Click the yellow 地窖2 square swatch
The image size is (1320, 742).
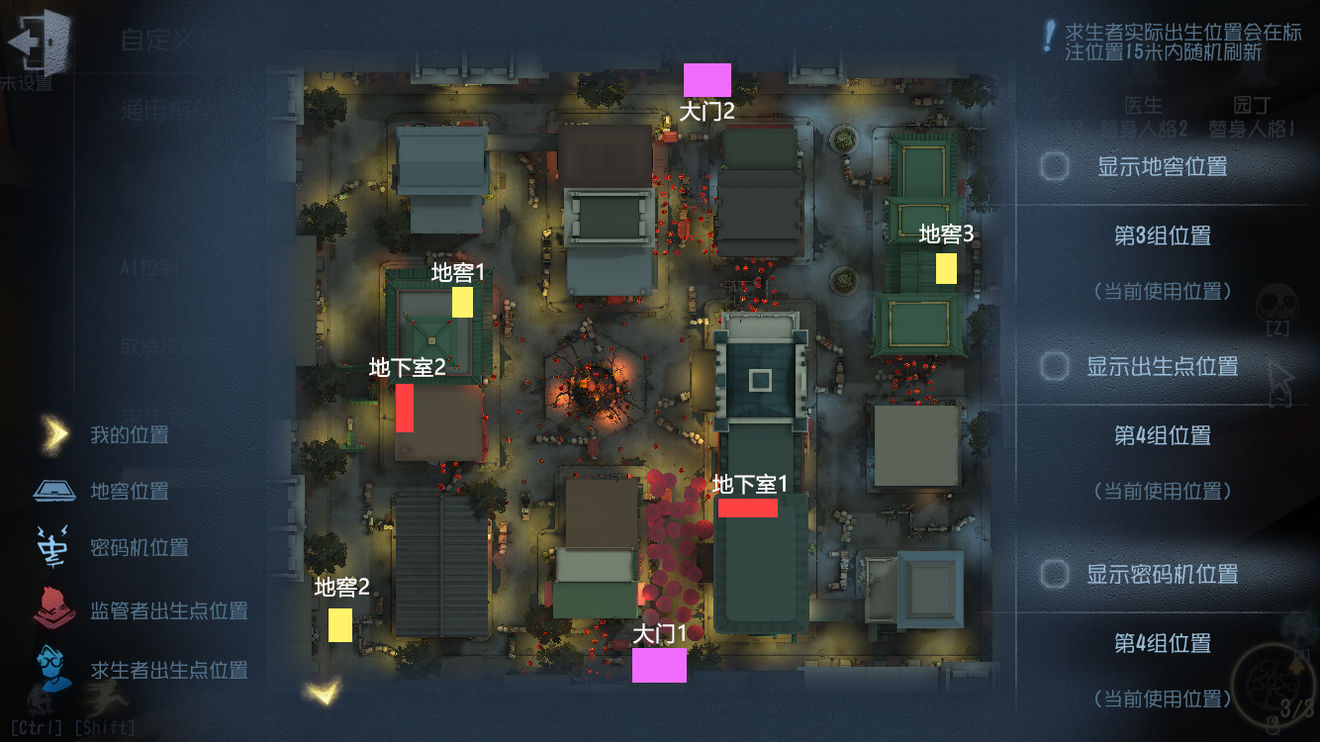338,625
